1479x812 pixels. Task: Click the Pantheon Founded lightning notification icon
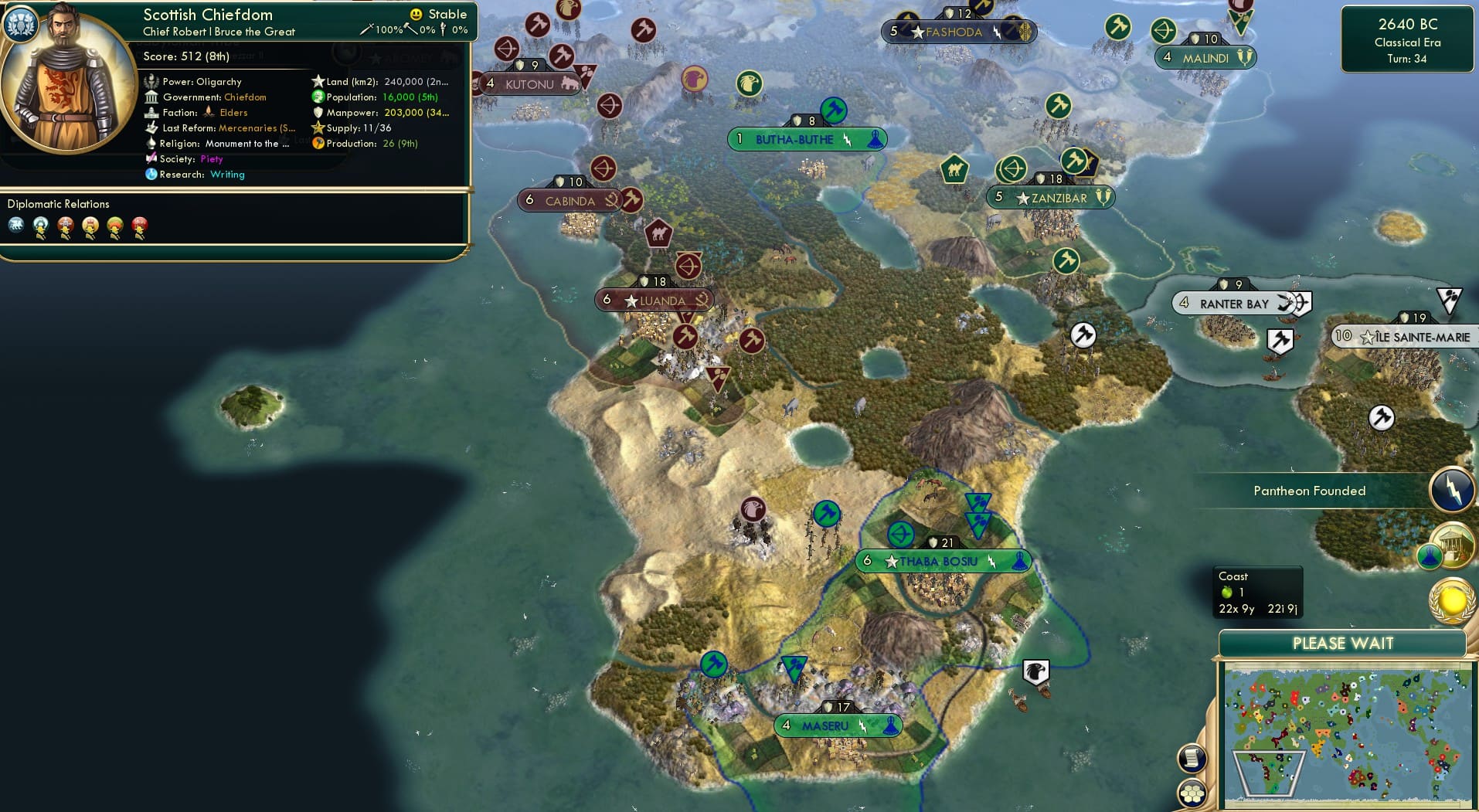point(1451,489)
